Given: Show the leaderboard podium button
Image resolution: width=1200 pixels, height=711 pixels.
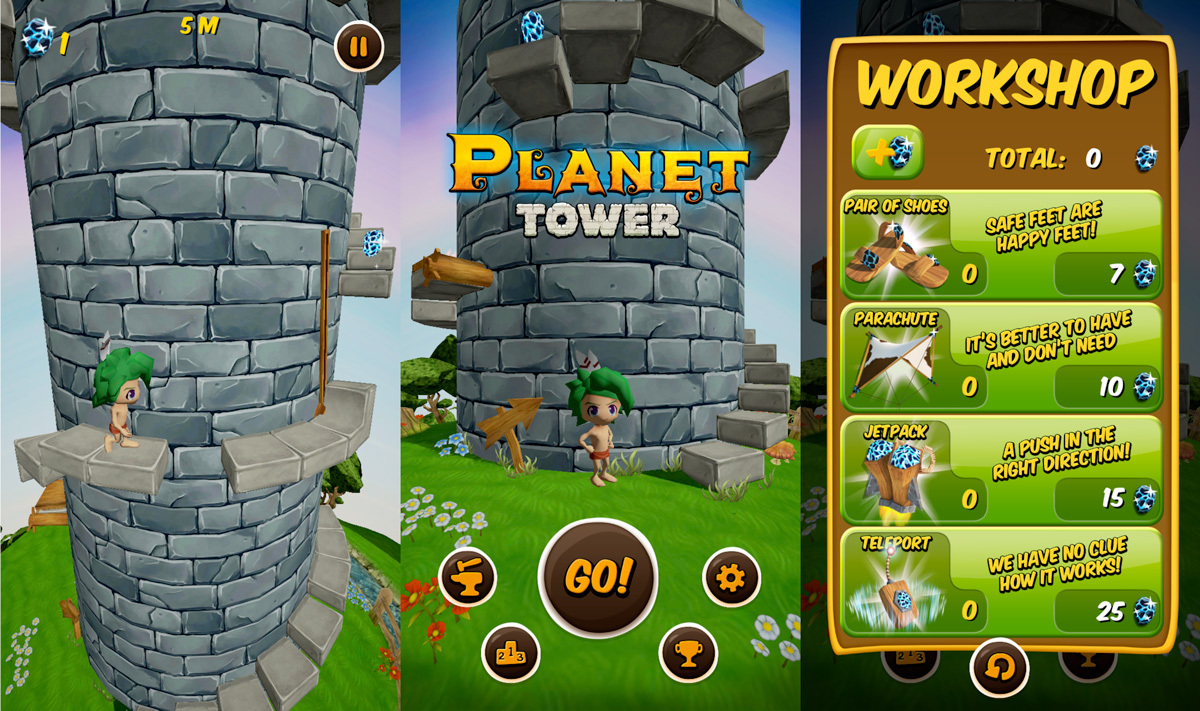Looking at the screenshot, I should pos(511,653).
